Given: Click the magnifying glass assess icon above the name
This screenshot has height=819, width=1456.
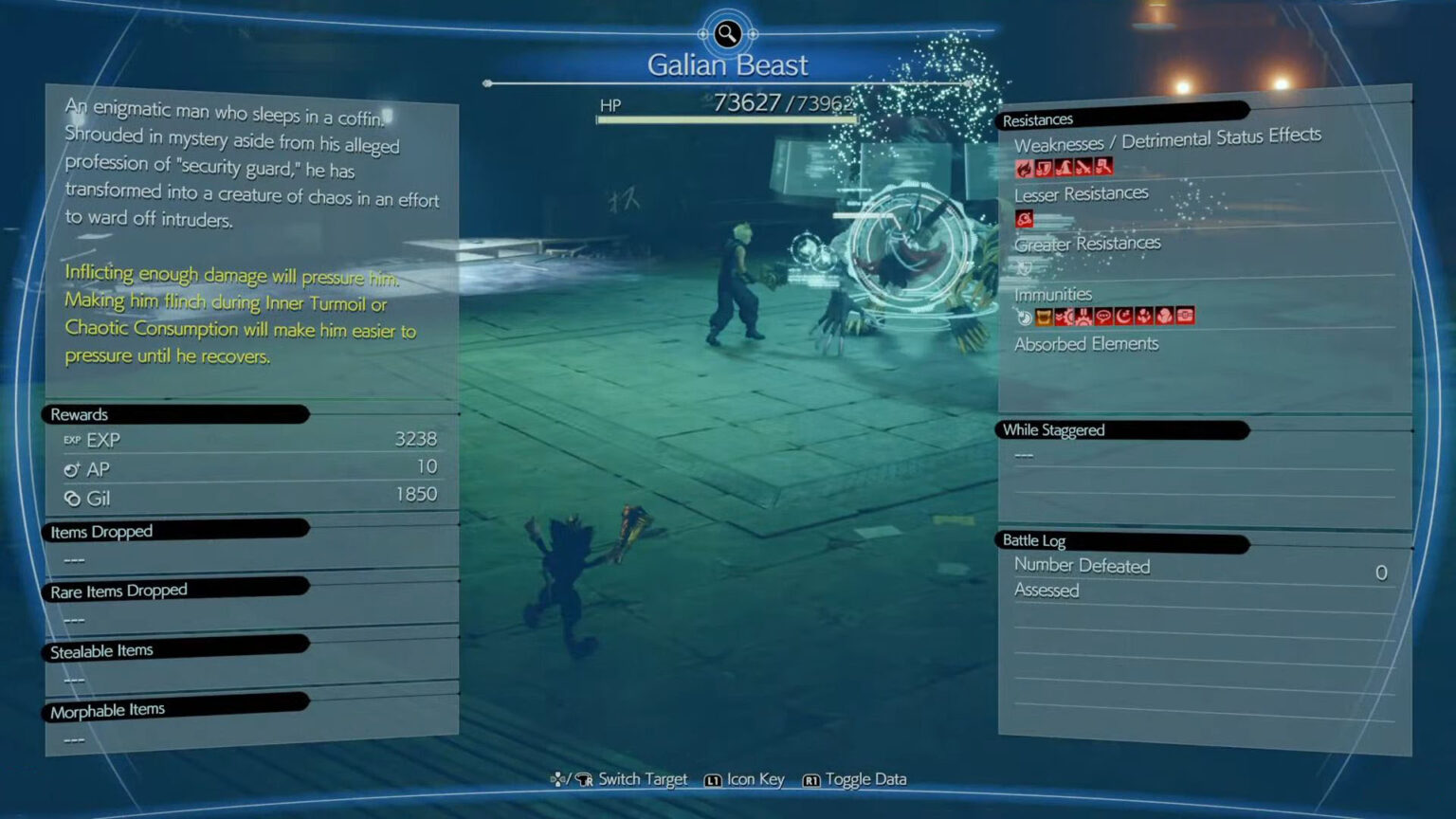Looking at the screenshot, I should coord(726,34).
